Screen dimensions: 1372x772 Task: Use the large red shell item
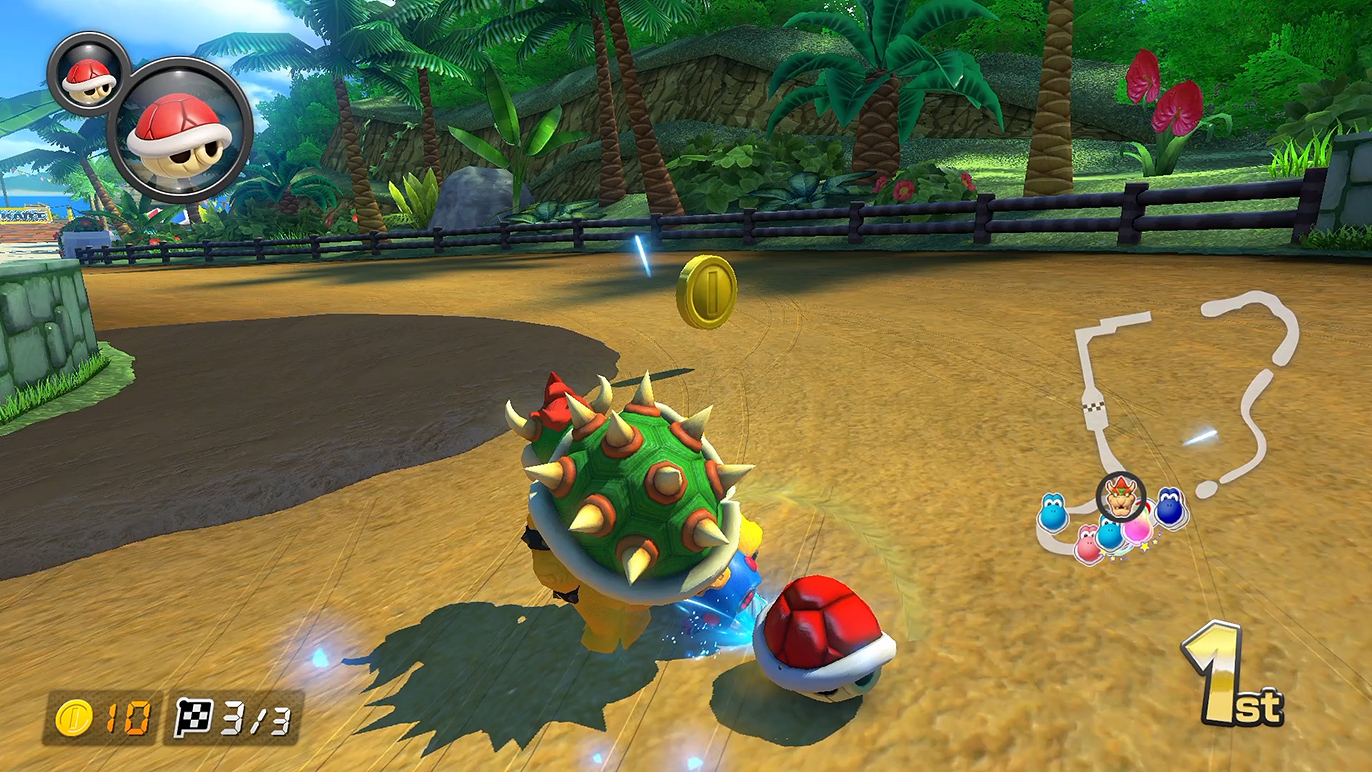180,130
